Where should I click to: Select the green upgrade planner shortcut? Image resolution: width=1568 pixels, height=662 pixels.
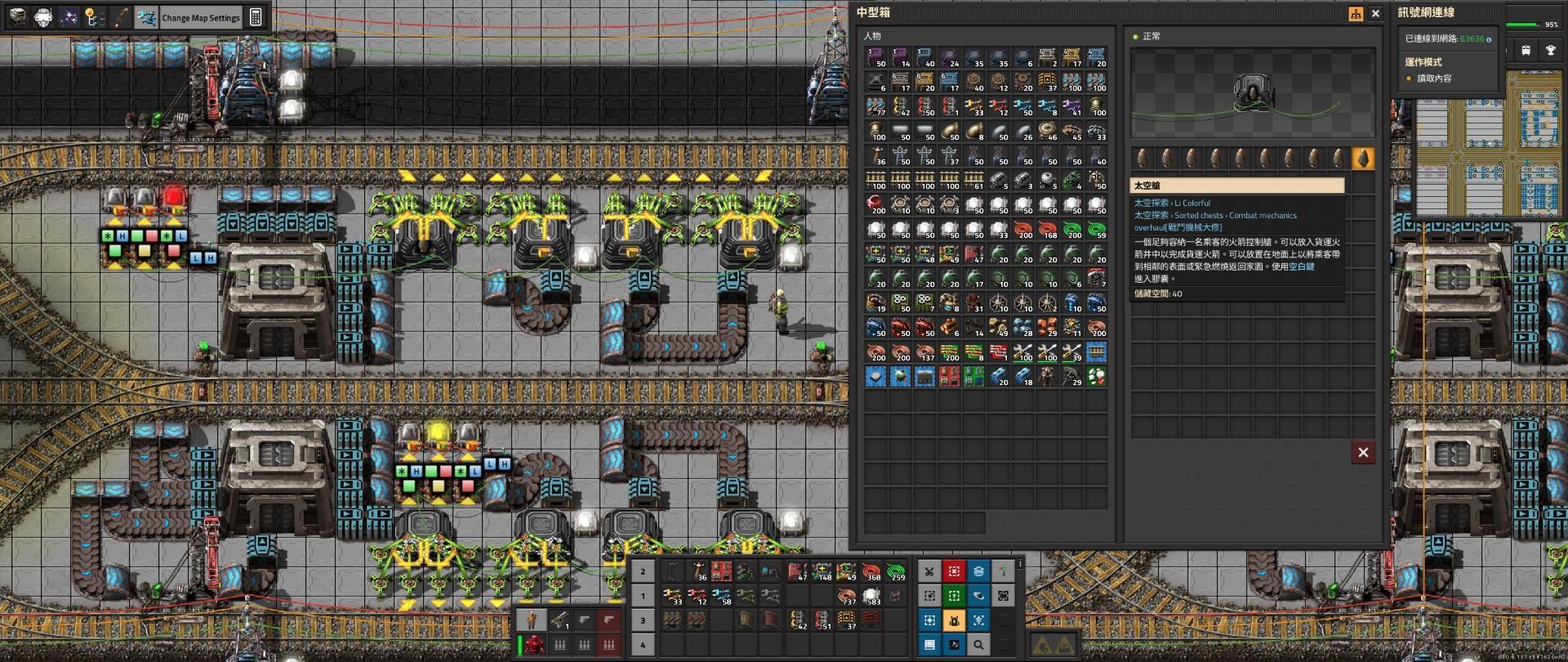(955, 596)
